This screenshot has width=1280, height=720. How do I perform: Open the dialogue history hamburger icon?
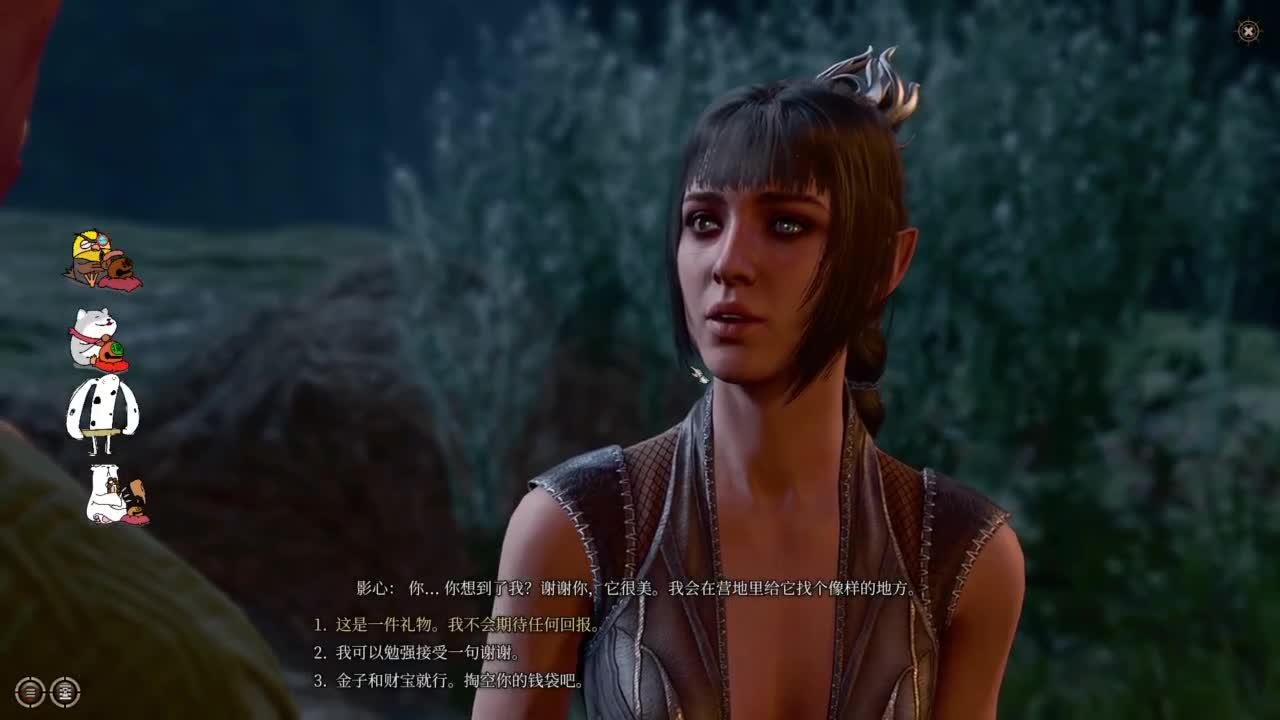[29, 692]
